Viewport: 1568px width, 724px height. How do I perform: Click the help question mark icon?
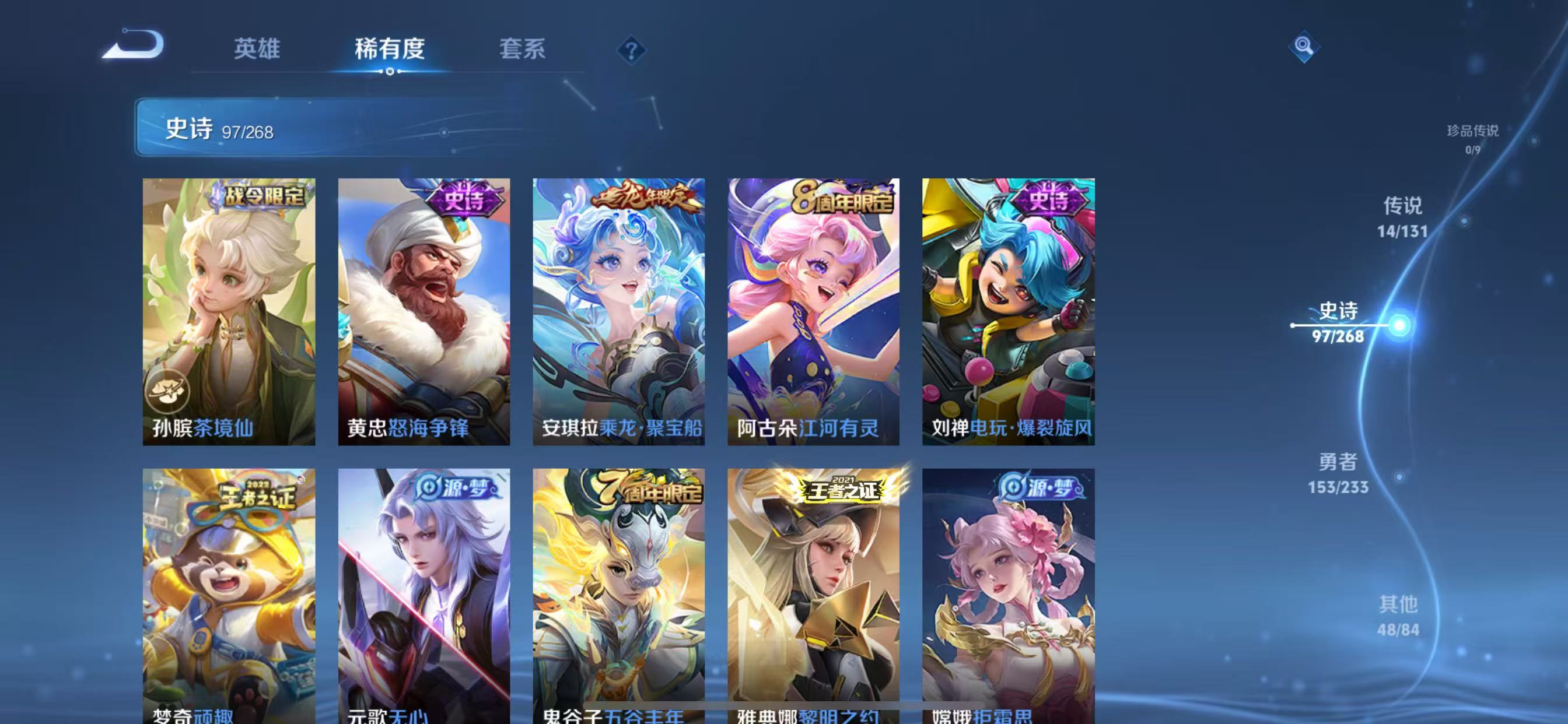point(631,50)
